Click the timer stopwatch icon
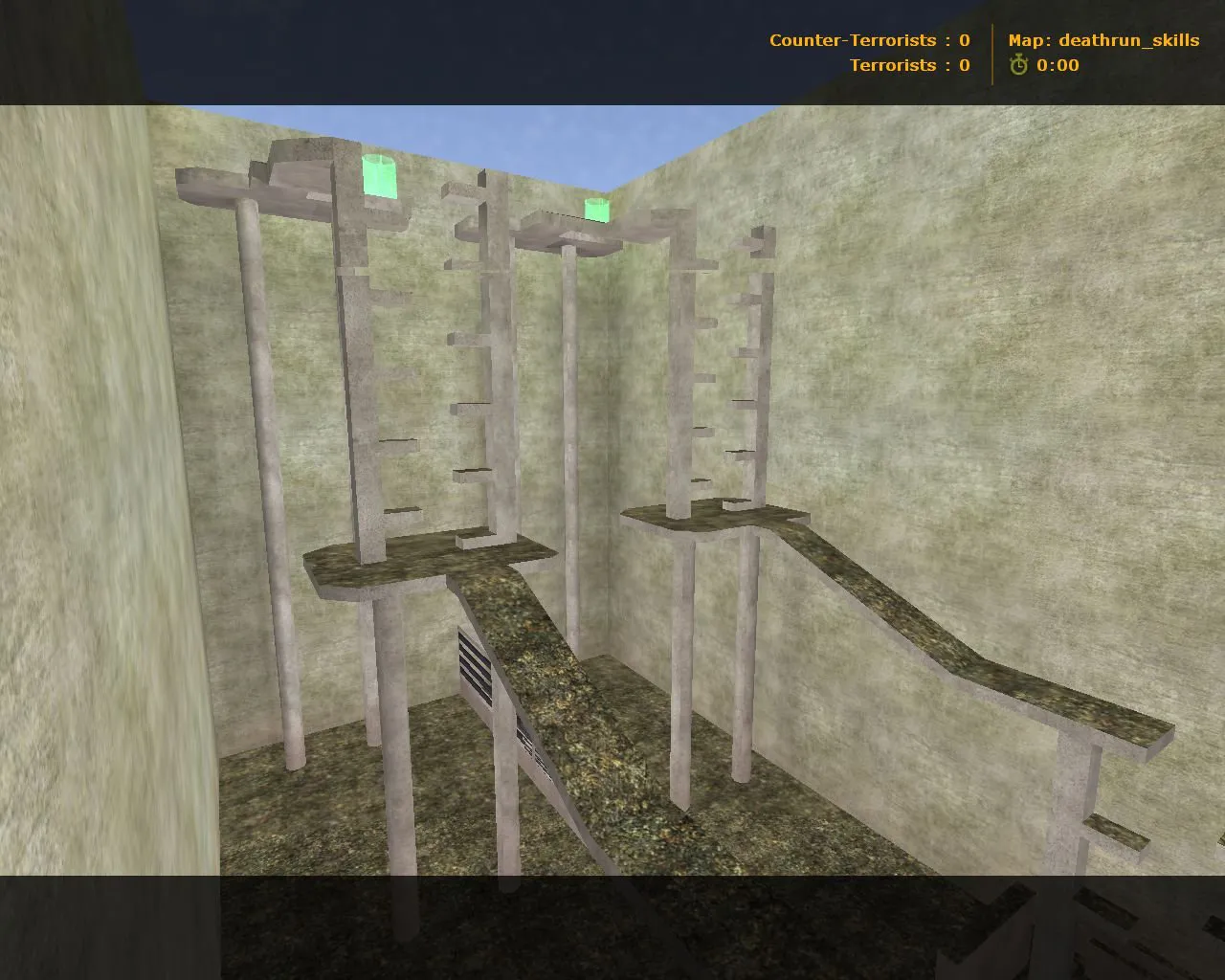 coord(1017,65)
